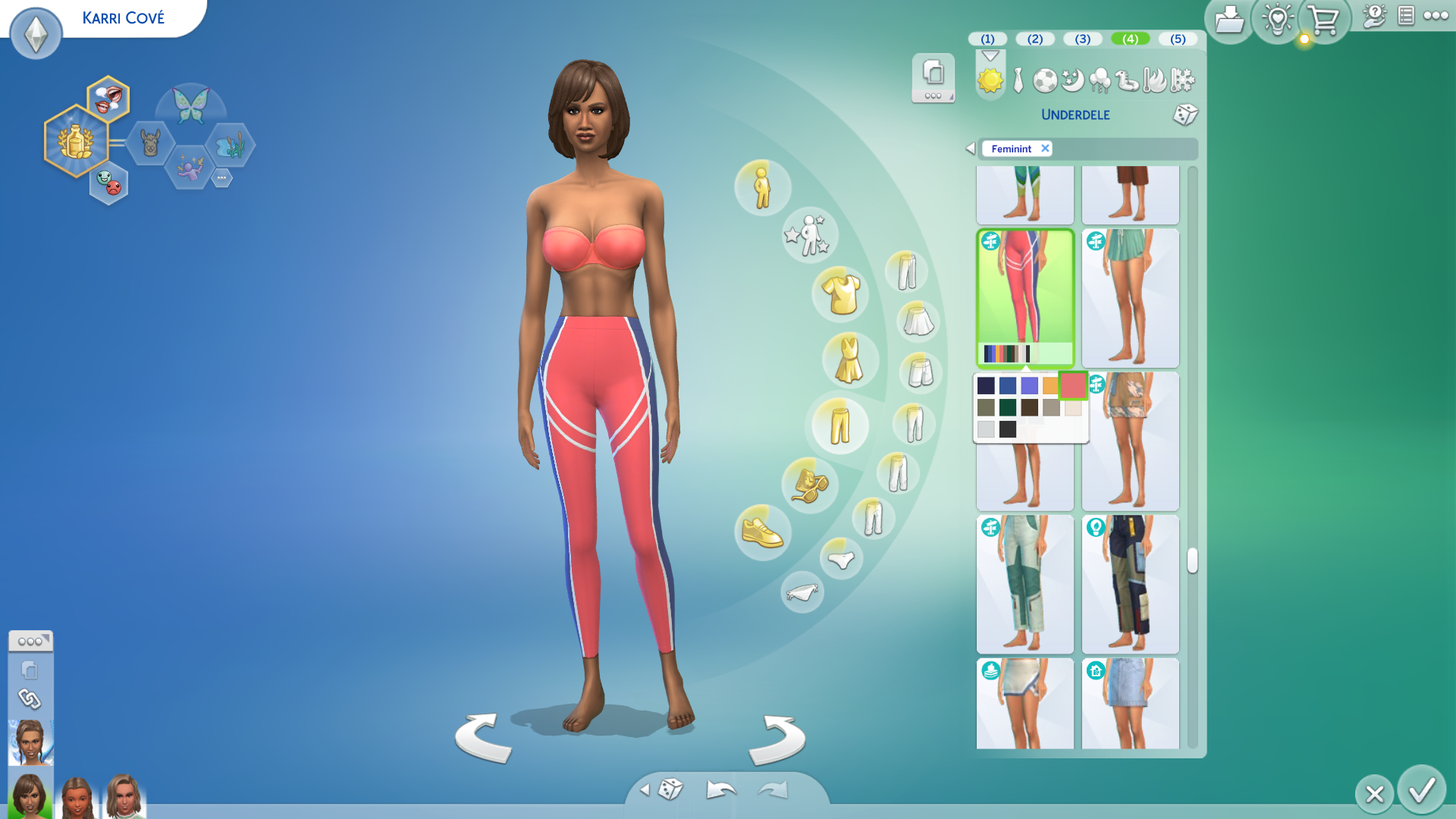Screen dimensions: 1456x819
Task: Select the denim skirt thumbnail
Action: 1130,703
